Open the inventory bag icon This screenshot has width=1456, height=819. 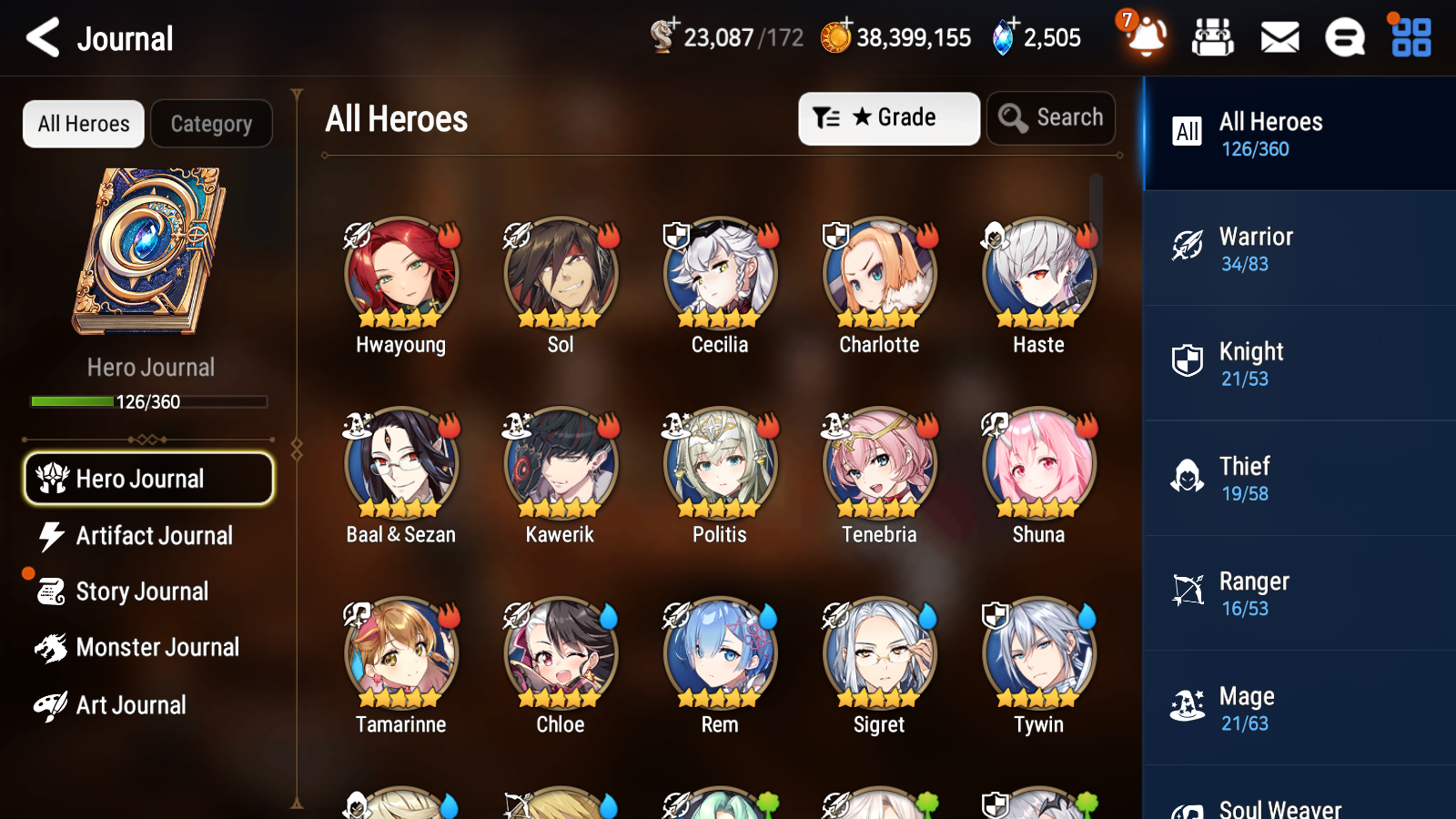[x=1213, y=38]
